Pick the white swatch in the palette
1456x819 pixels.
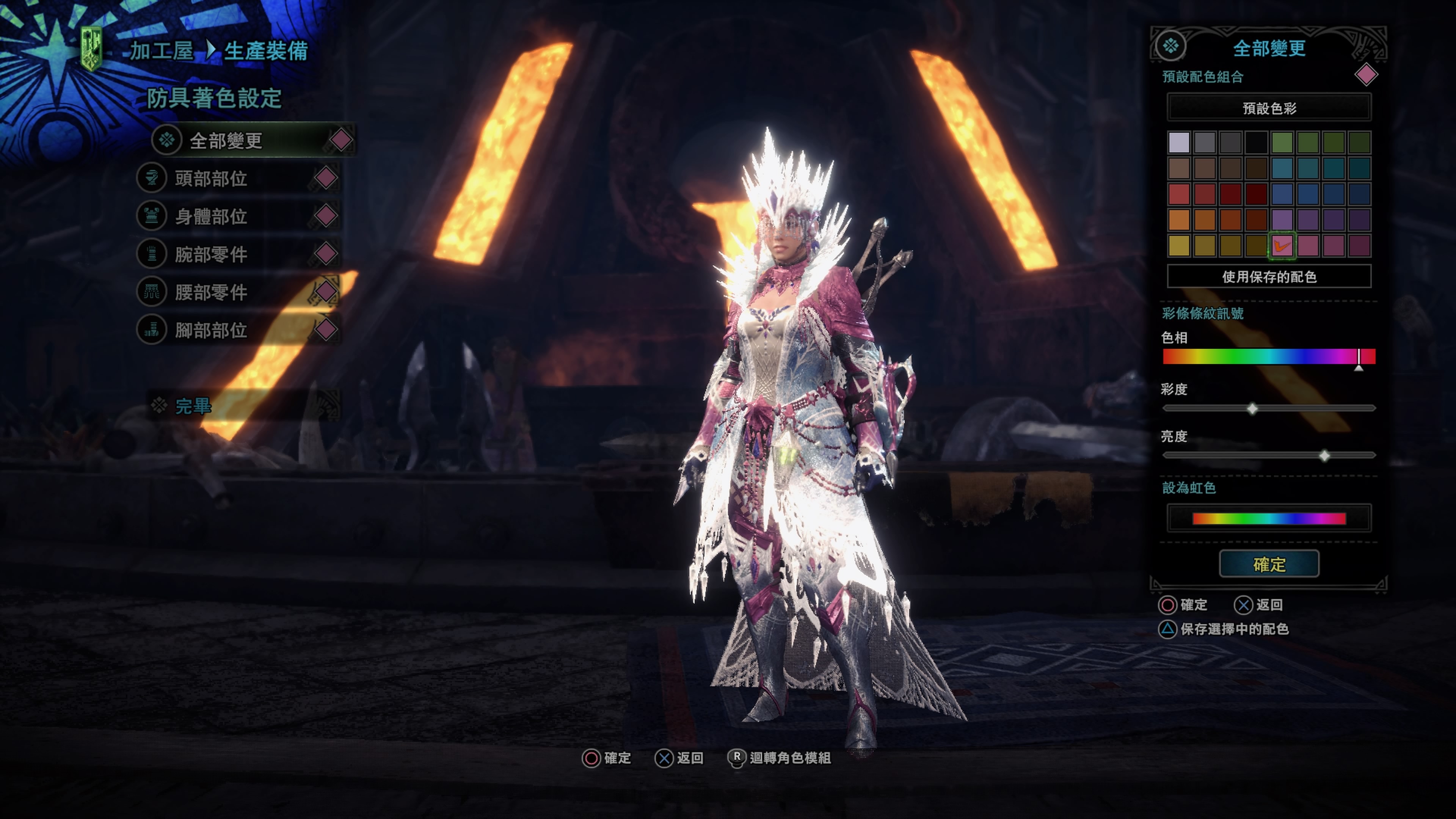pos(1179,143)
